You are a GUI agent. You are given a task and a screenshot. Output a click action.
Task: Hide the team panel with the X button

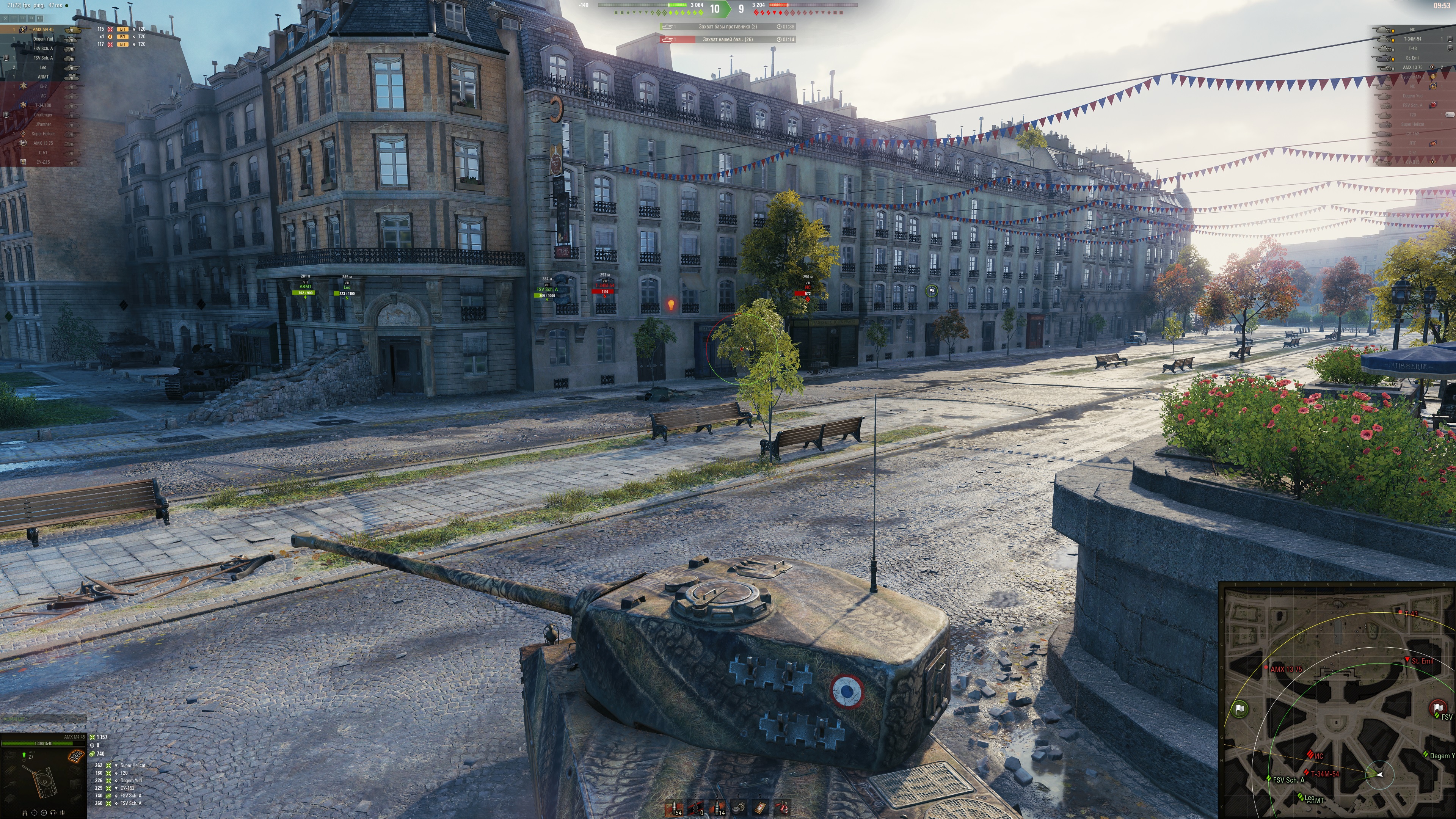click(x=5, y=19)
